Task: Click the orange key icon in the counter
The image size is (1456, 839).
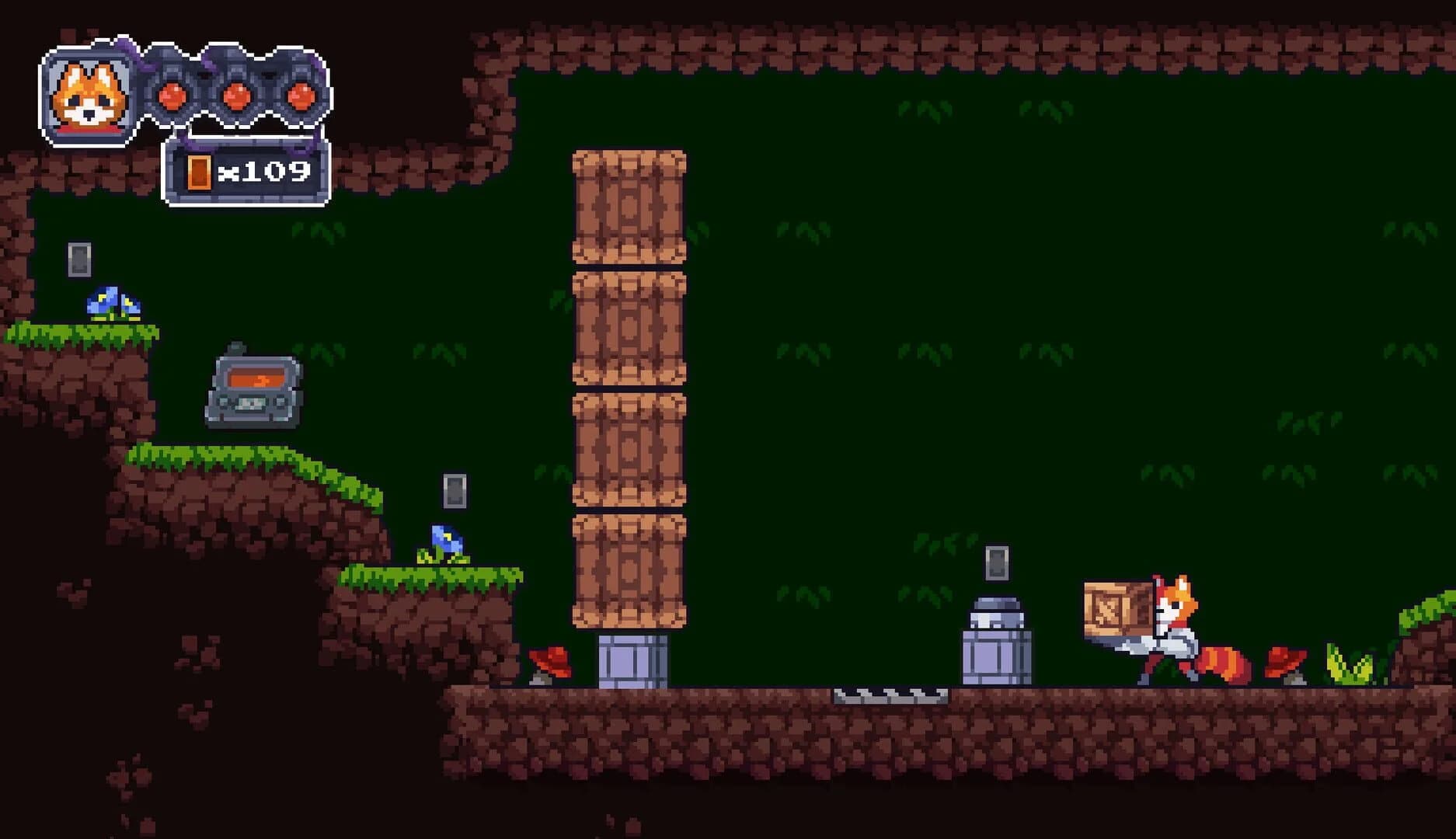Action: pos(199,172)
